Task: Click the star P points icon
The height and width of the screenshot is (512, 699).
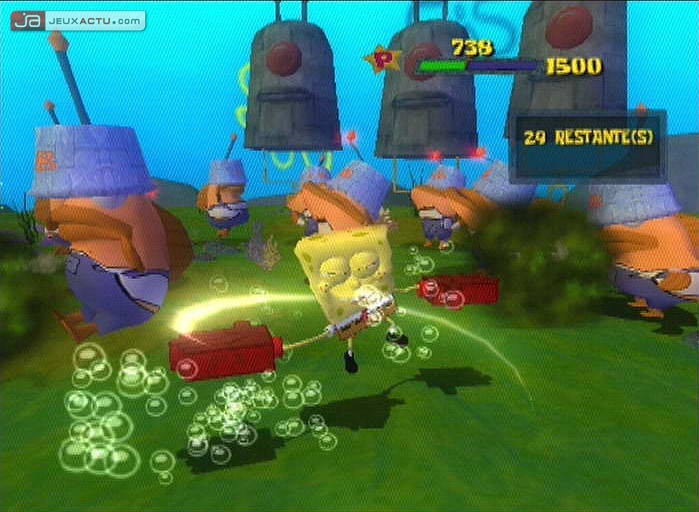Action: [382, 60]
